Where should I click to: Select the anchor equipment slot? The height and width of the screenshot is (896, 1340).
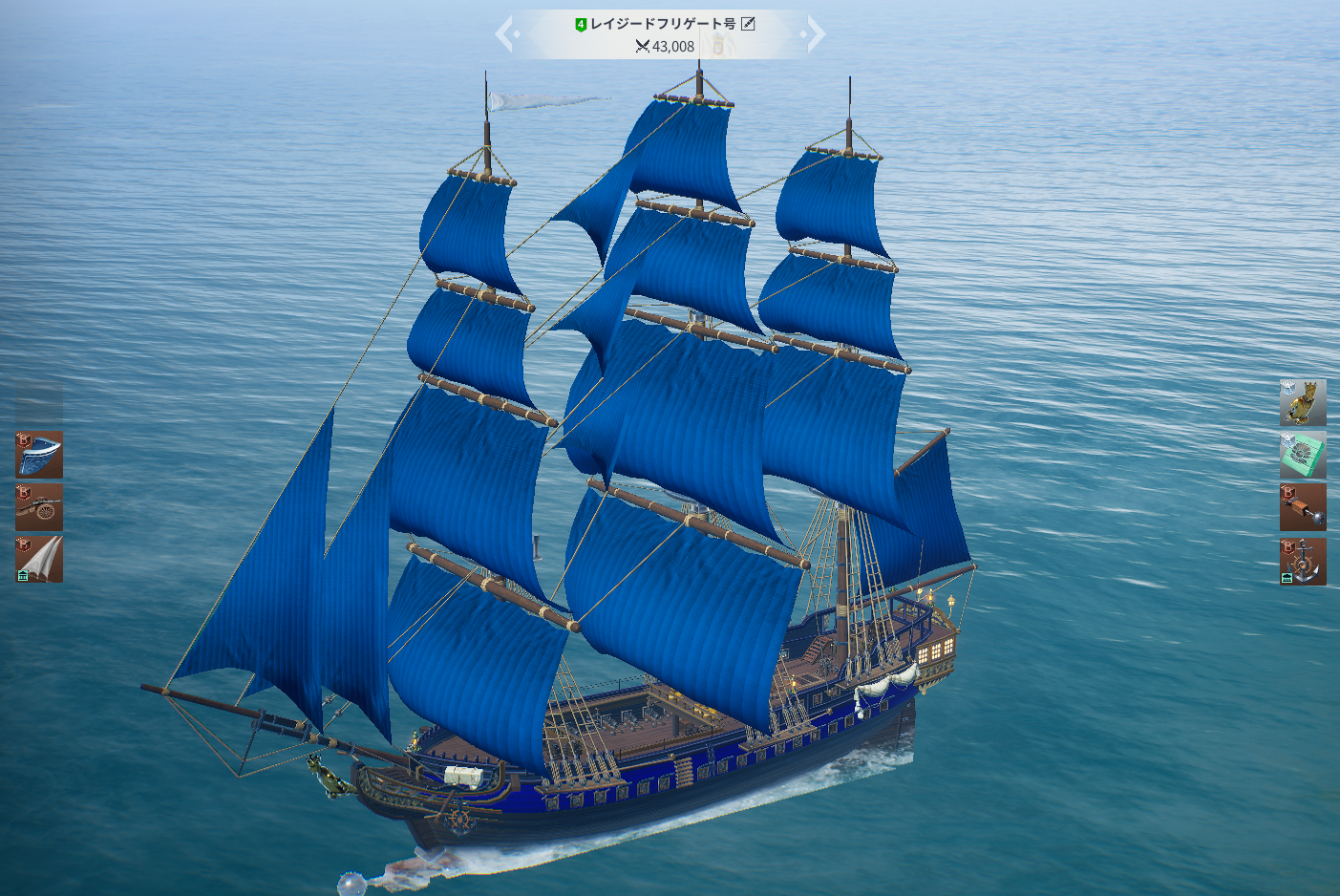pyautogui.click(x=1303, y=561)
